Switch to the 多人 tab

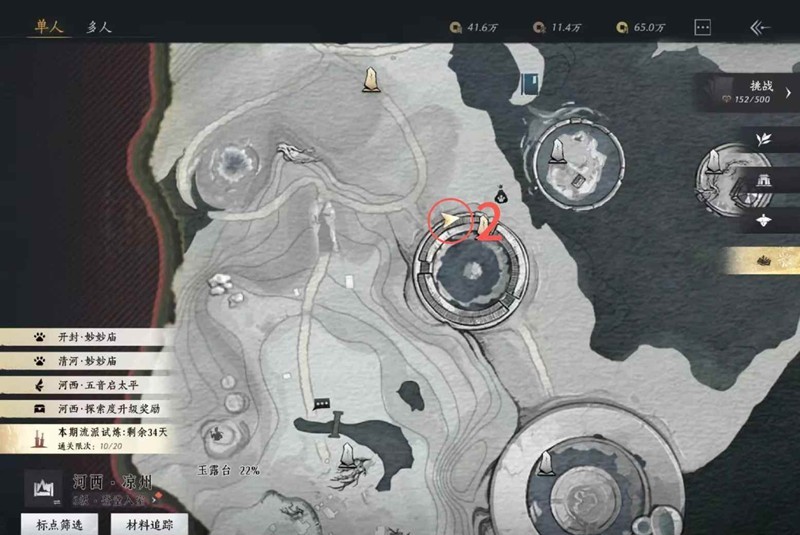(x=99, y=27)
